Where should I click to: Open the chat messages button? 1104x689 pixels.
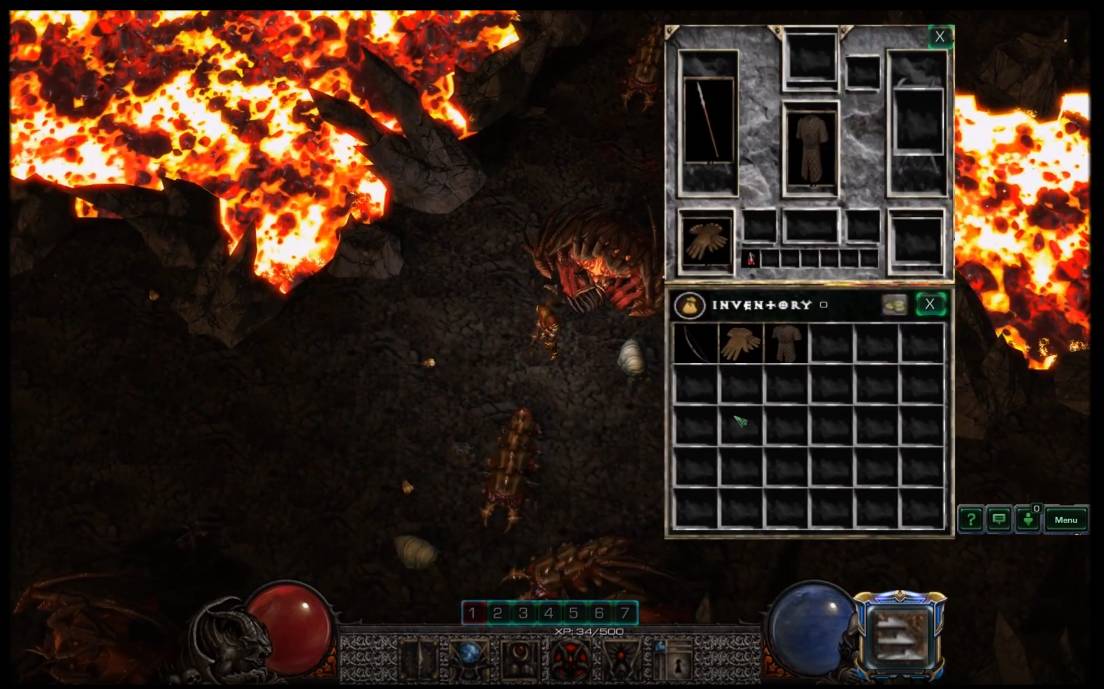(x=998, y=519)
